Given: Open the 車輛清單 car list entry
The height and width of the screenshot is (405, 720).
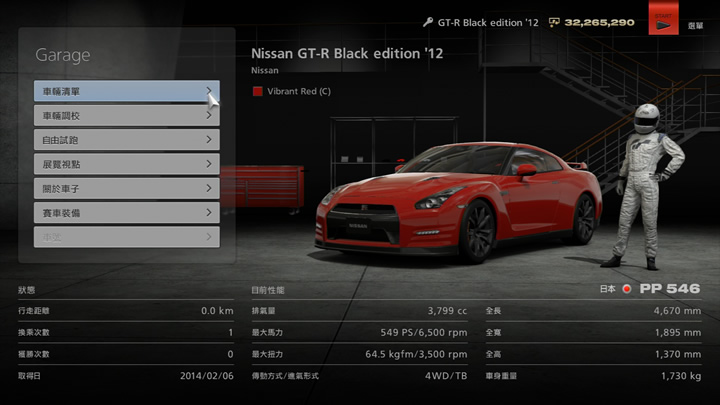Looking at the screenshot, I should pyautogui.click(x=126, y=91).
